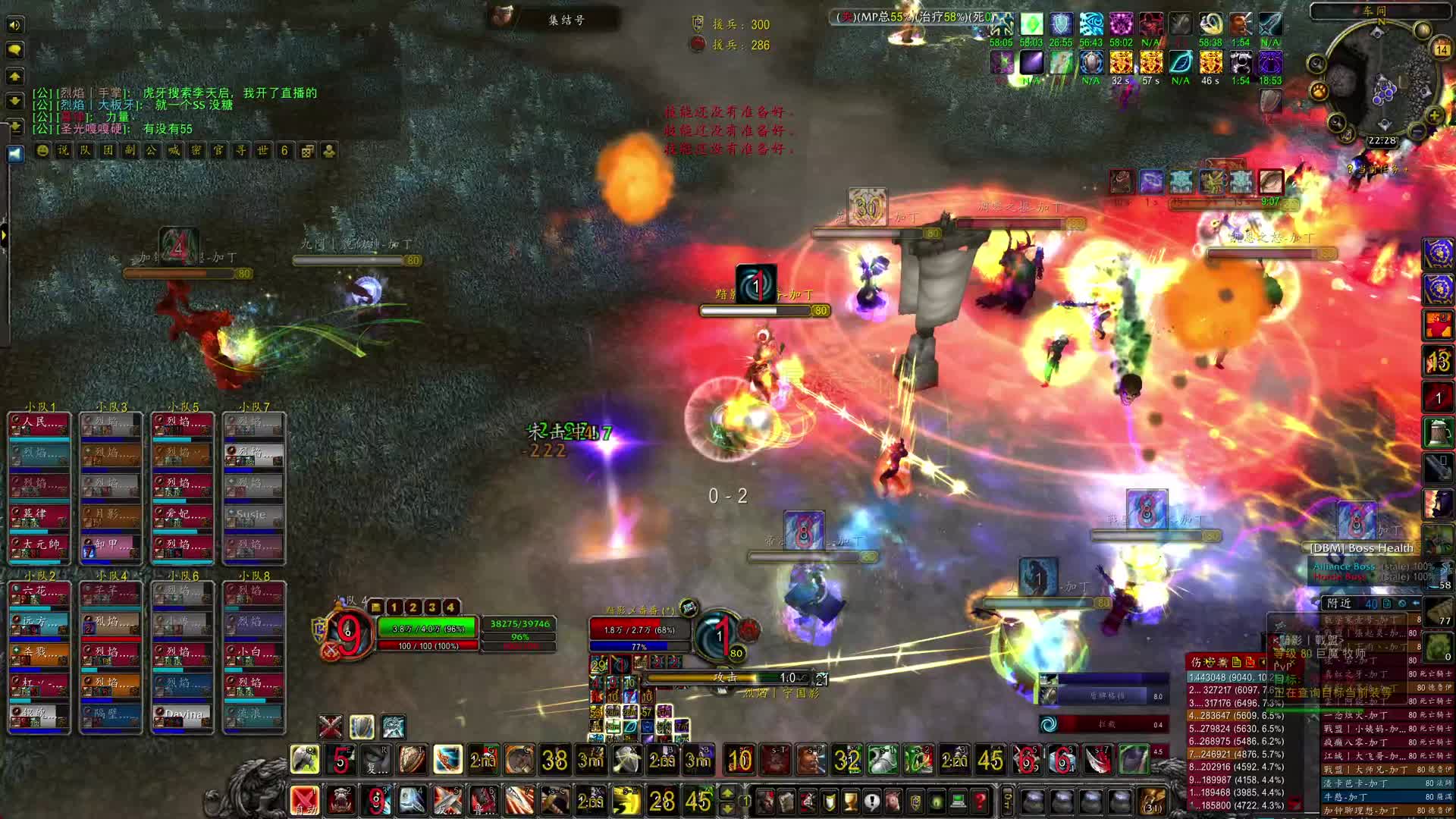The image size is (1456, 819).
Task: Open the chat speech bubble button
Action: (14, 50)
